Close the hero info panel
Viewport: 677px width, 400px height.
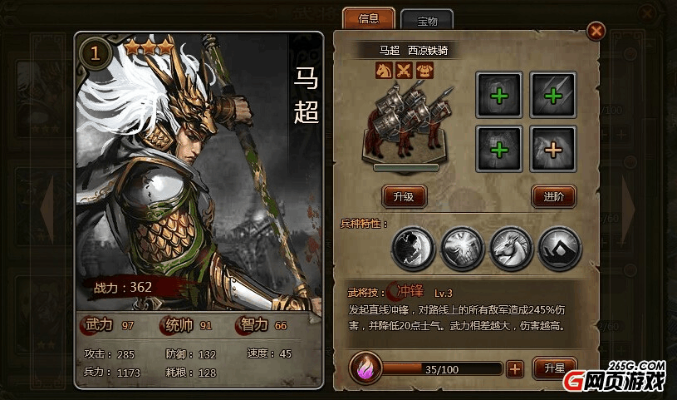click(x=596, y=31)
